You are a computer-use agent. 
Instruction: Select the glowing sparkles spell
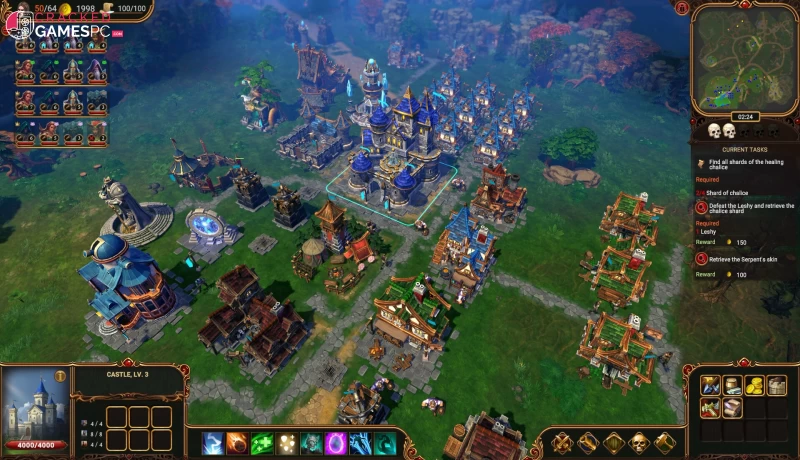pos(287,442)
